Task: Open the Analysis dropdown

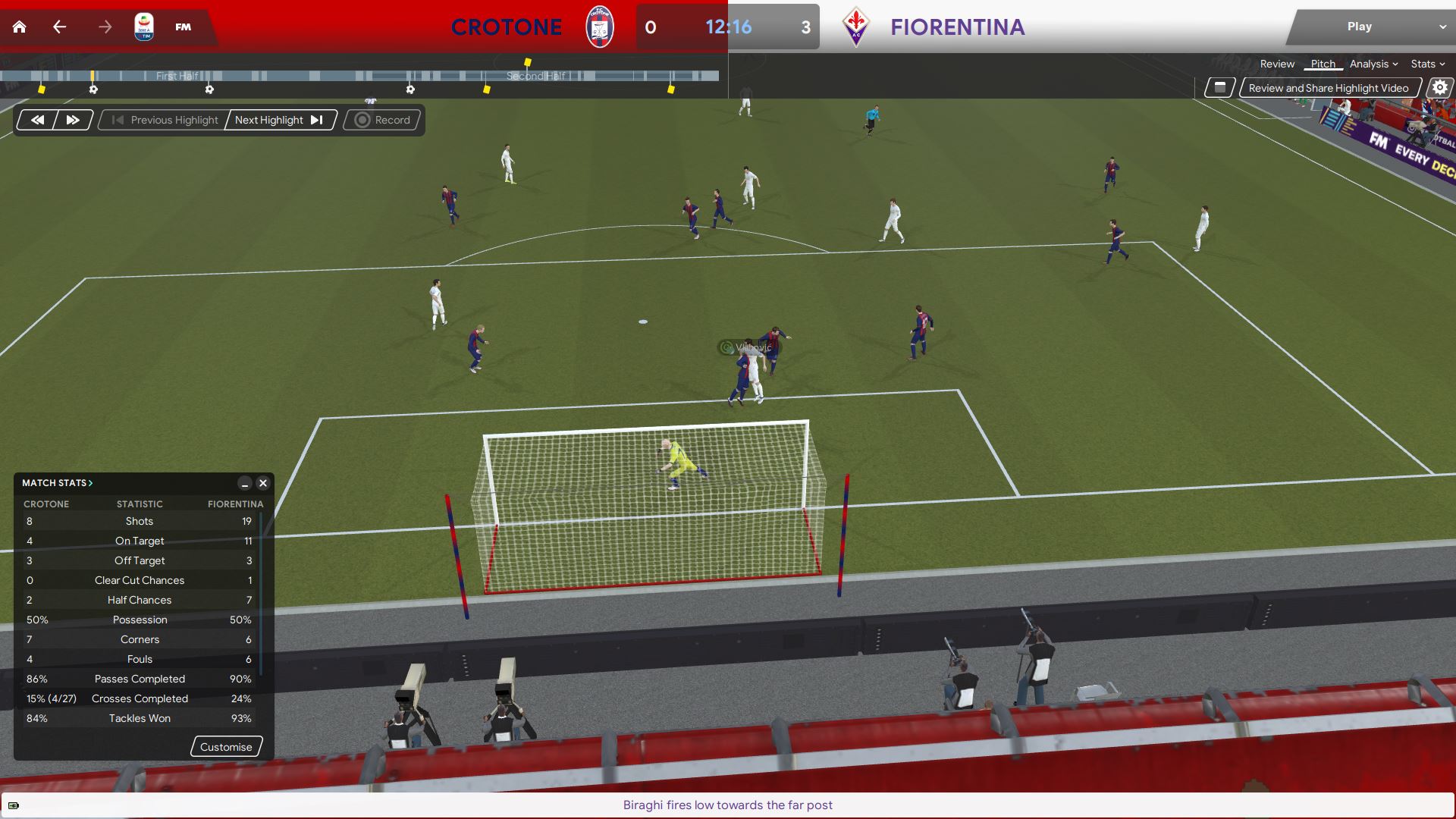Action: coord(1373,64)
